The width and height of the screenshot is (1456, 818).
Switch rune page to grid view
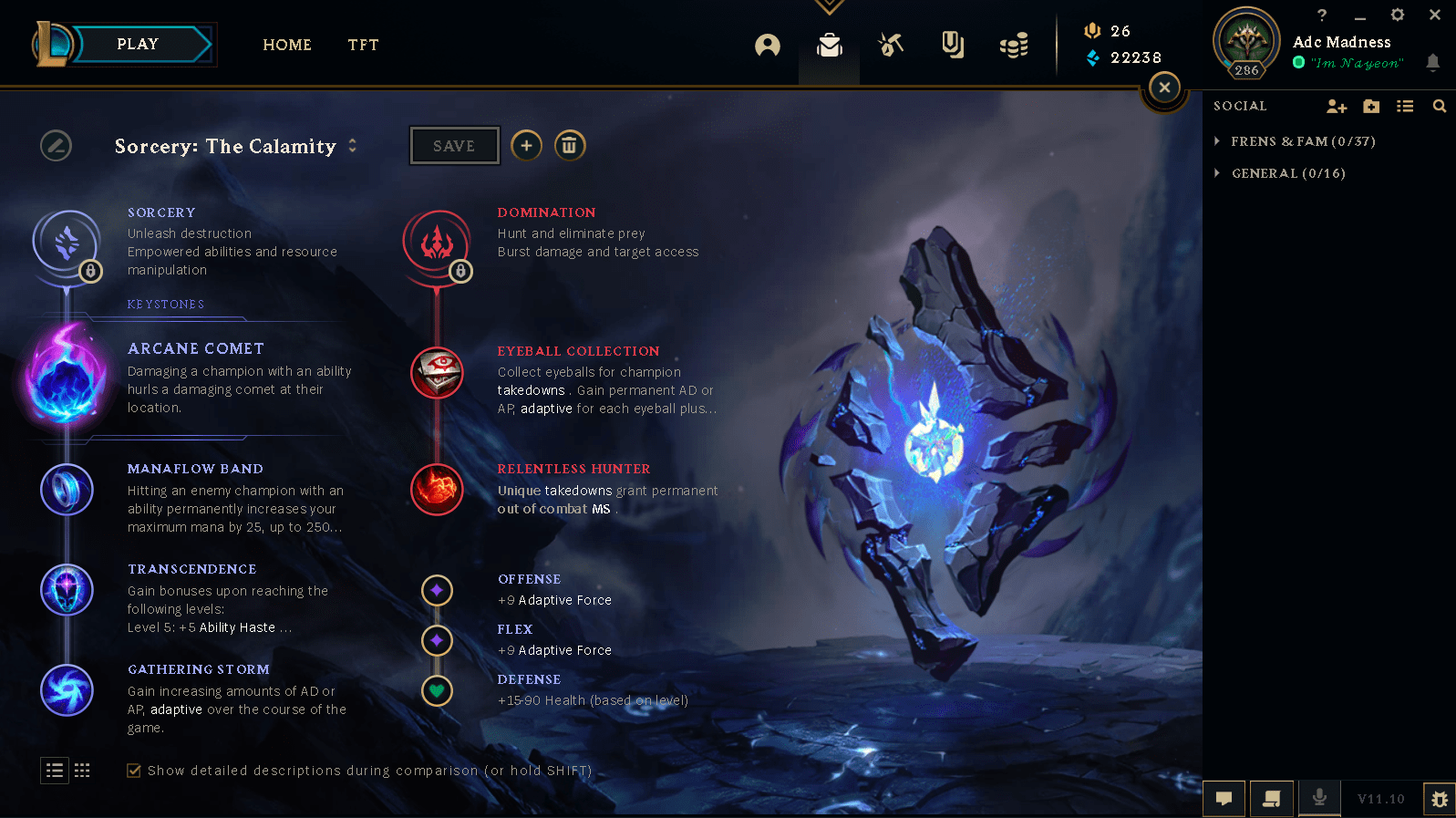coord(82,771)
